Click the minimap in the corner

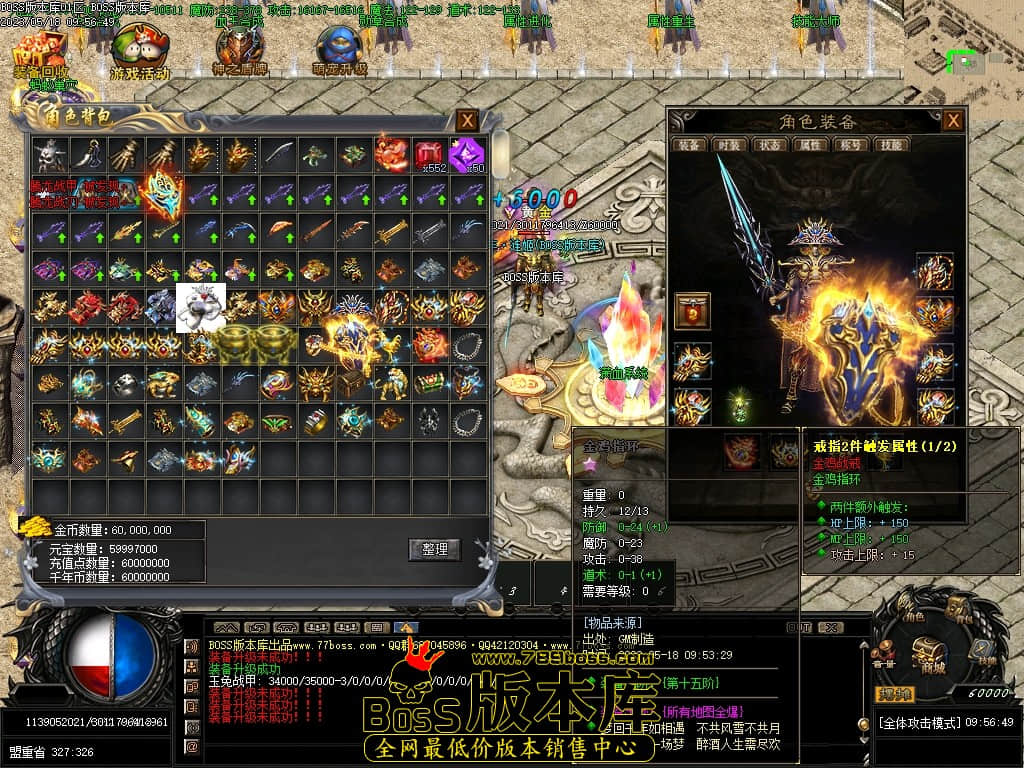(x=963, y=40)
